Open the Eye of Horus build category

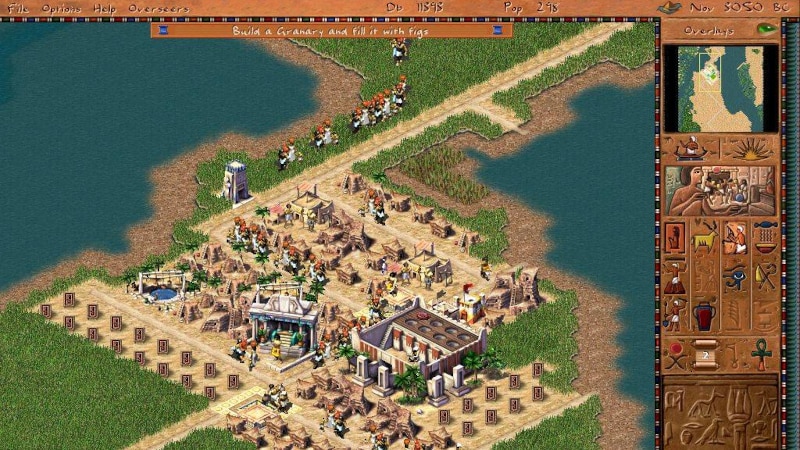[x=735, y=277]
